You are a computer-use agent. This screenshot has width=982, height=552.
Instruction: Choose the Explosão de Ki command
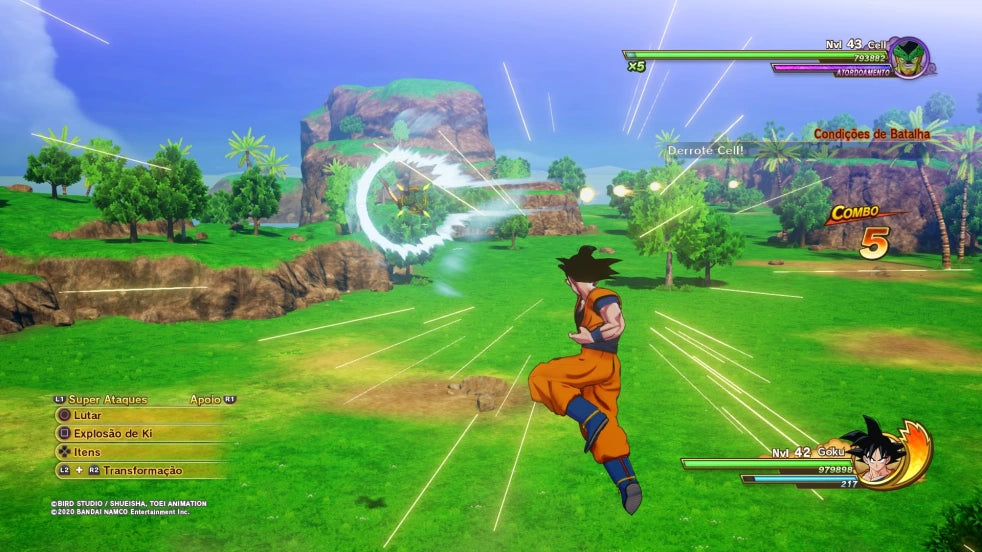[x=112, y=434]
